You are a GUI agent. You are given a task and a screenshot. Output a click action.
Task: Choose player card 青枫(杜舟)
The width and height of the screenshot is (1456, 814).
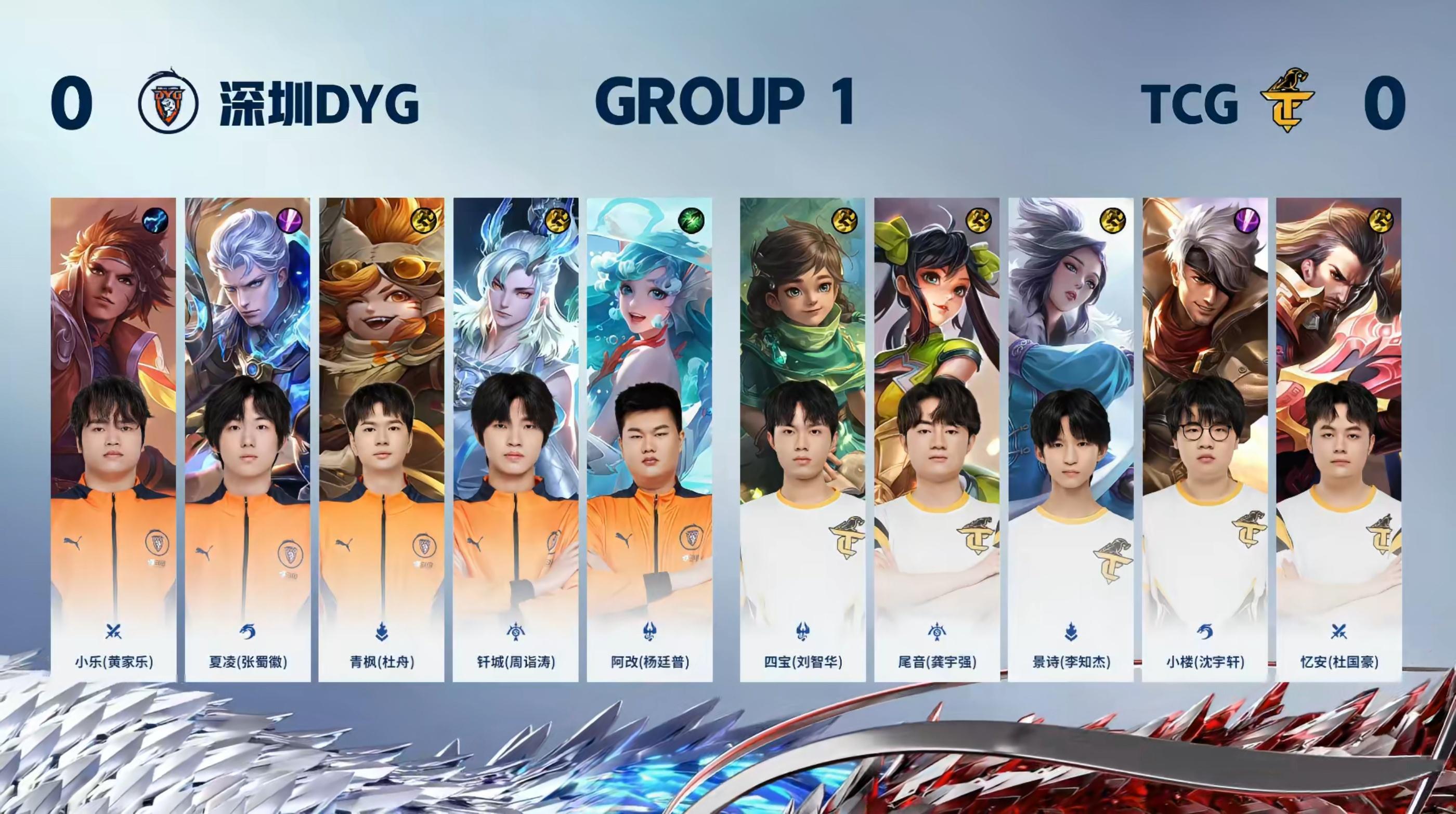coord(382,439)
